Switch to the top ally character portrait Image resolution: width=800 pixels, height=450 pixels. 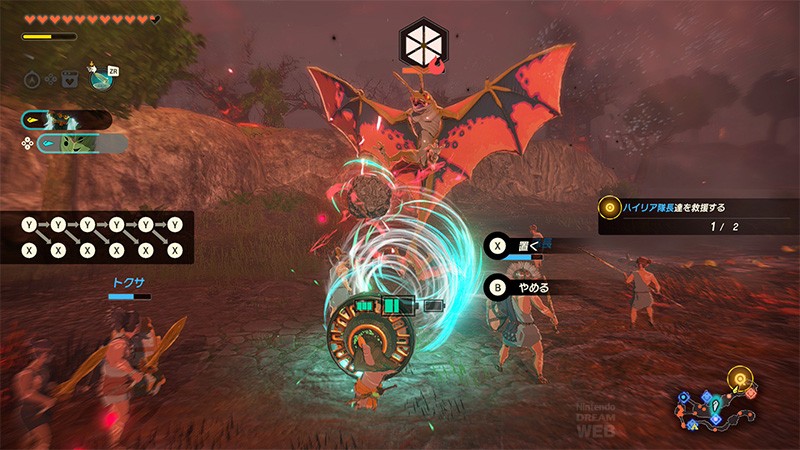pos(68,119)
